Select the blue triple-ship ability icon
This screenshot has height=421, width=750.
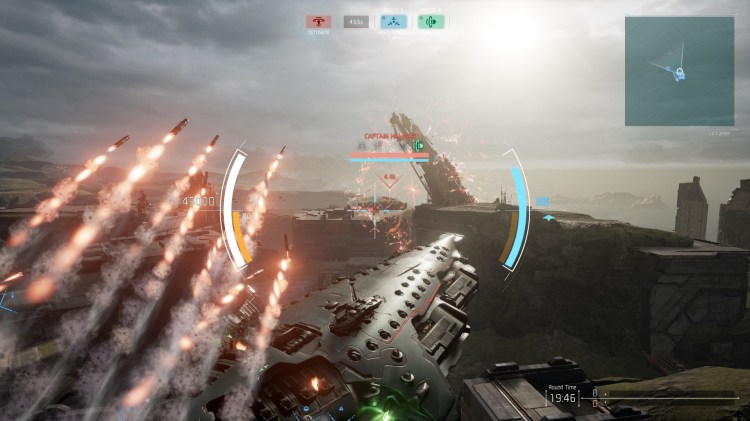(x=394, y=21)
